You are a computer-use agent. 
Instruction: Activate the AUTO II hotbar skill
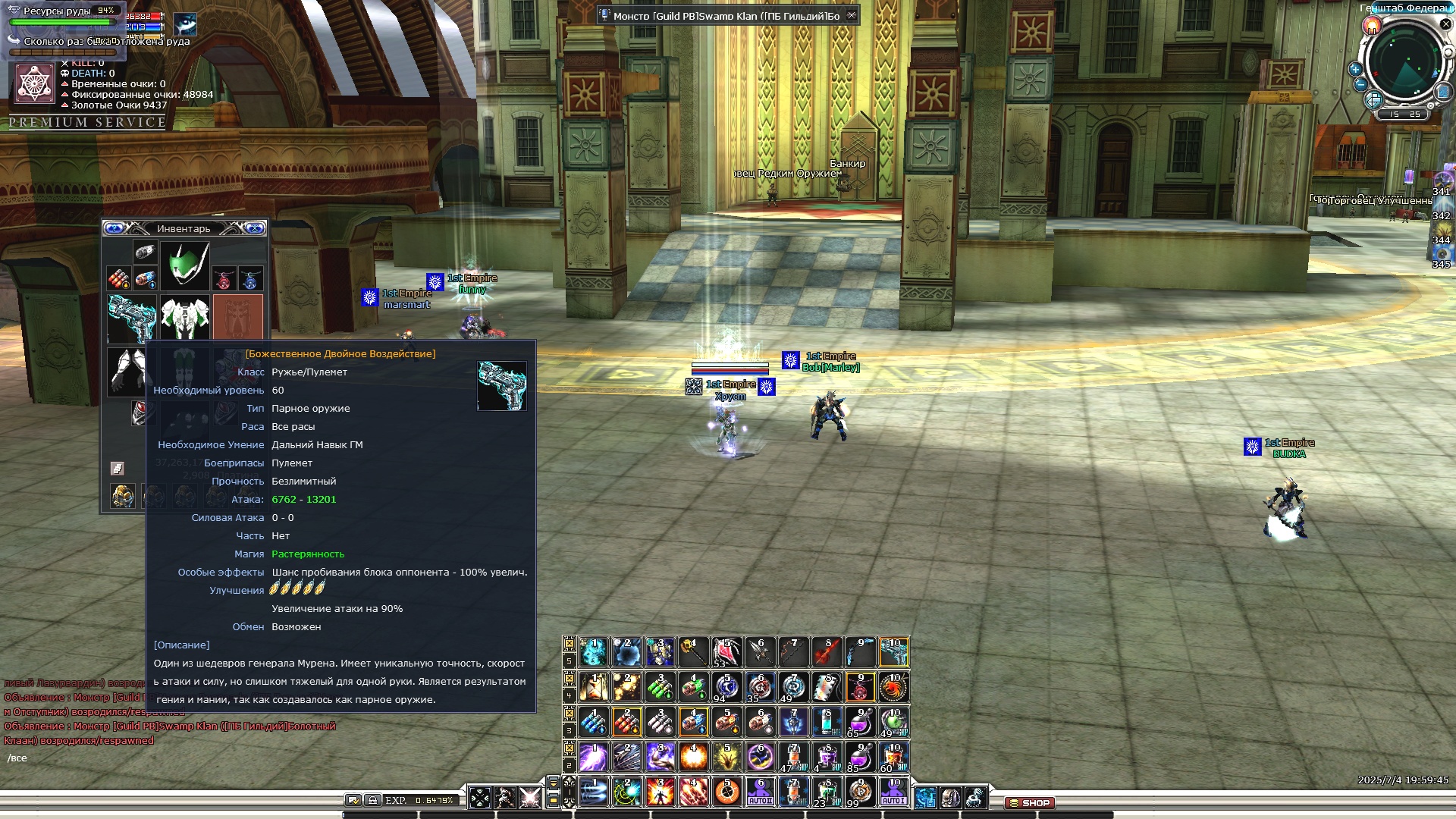tap(760, 792)
